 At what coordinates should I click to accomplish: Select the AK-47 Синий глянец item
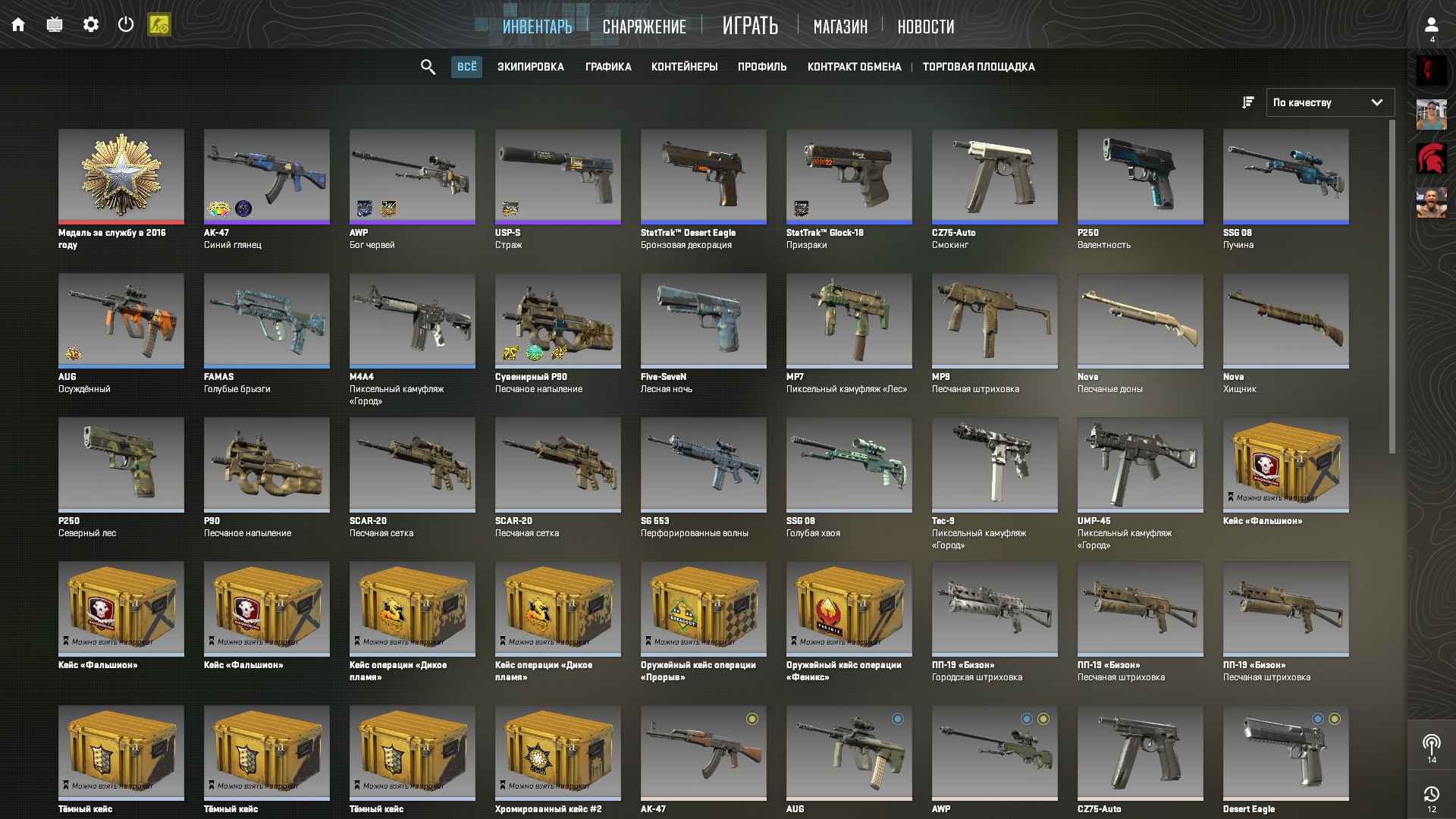tap(266, 177)
